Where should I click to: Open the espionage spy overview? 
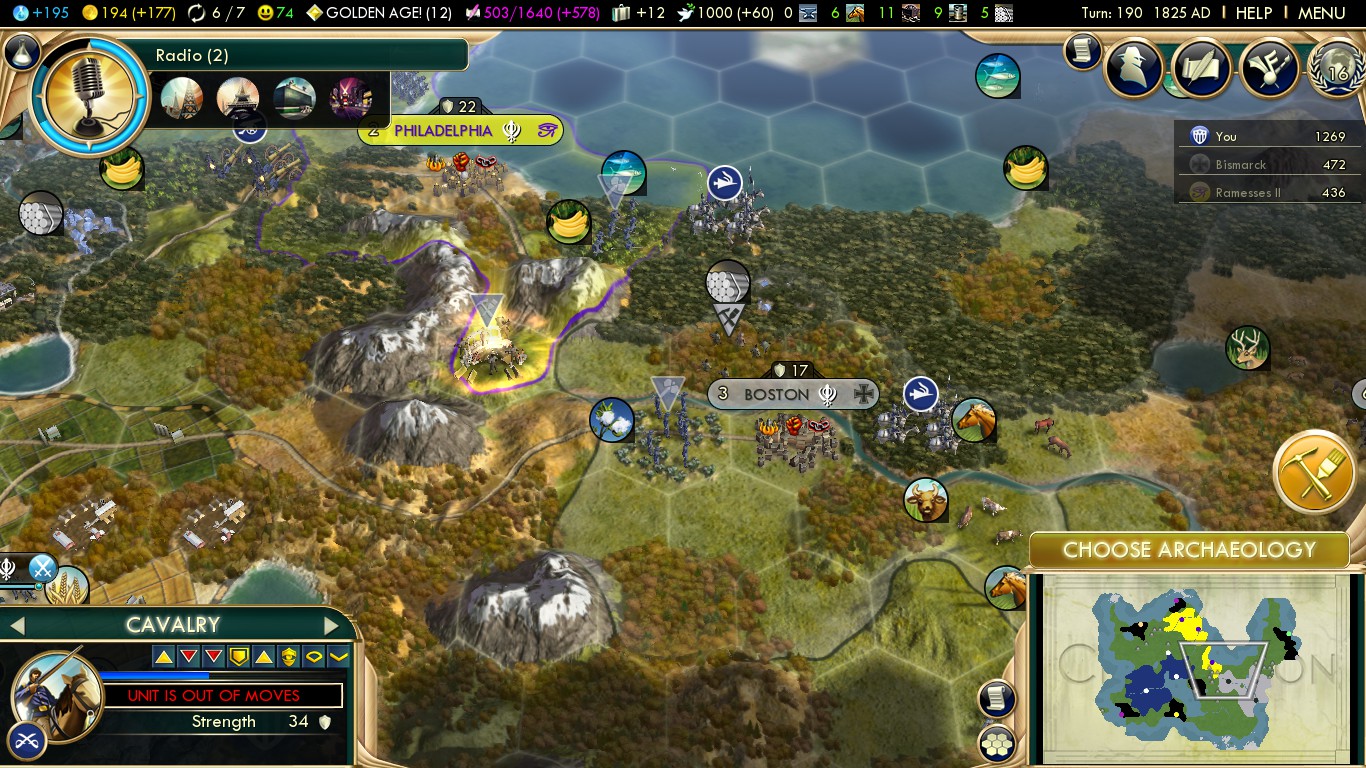tap(1133, 67)
